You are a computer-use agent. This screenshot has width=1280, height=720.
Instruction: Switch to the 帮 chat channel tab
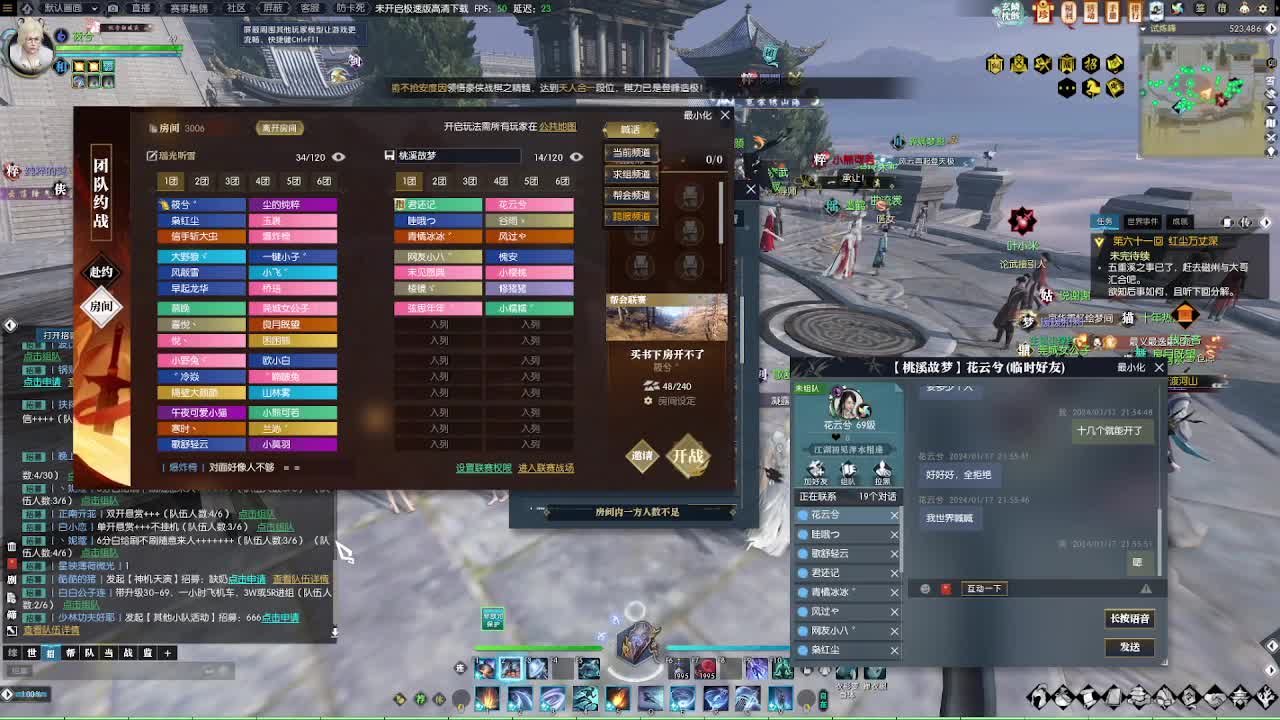[x=72, y=652]
